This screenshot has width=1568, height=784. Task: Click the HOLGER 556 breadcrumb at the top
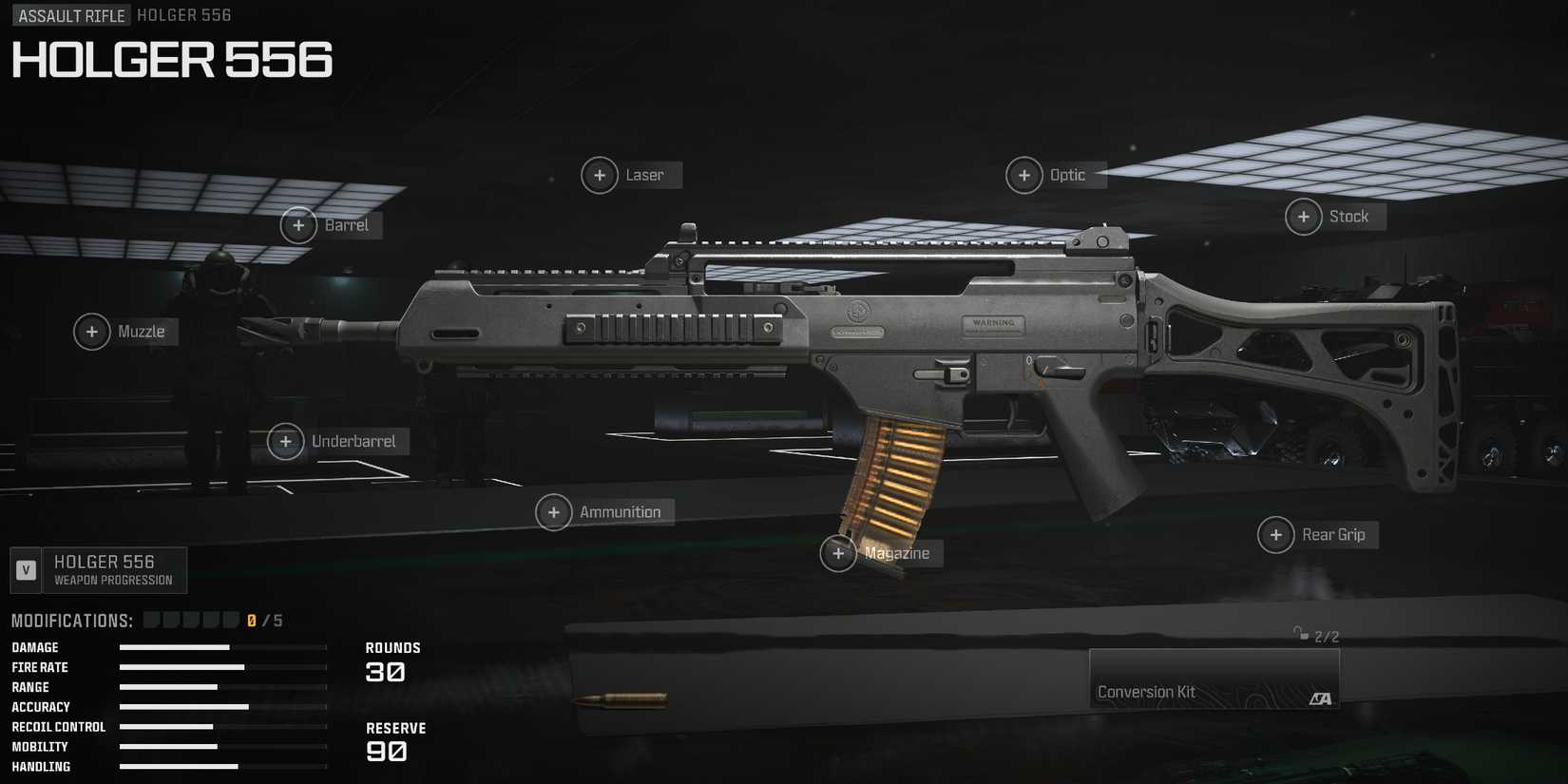tap(183, 14)
